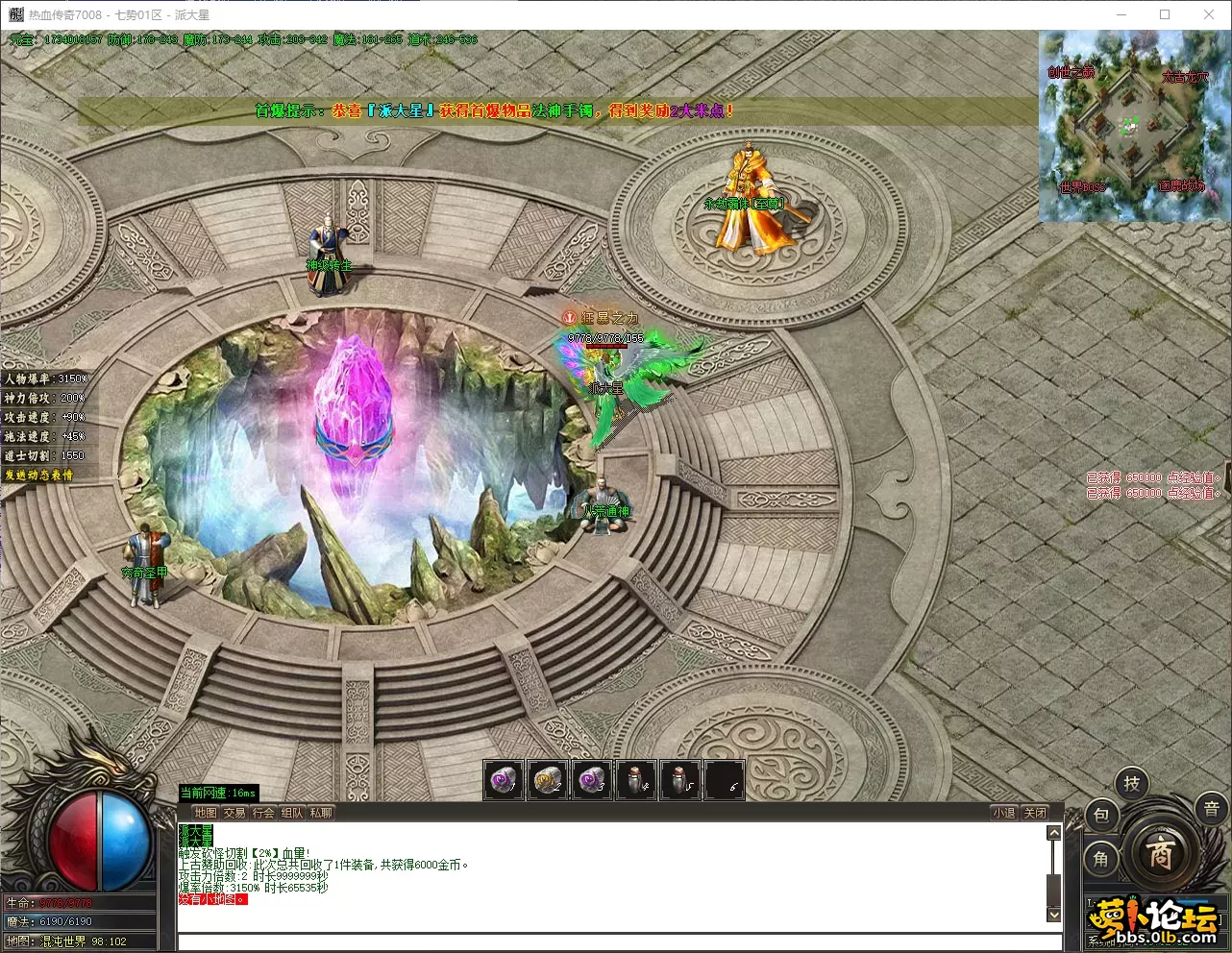Open the 商 shop button

coord(1160,852)
